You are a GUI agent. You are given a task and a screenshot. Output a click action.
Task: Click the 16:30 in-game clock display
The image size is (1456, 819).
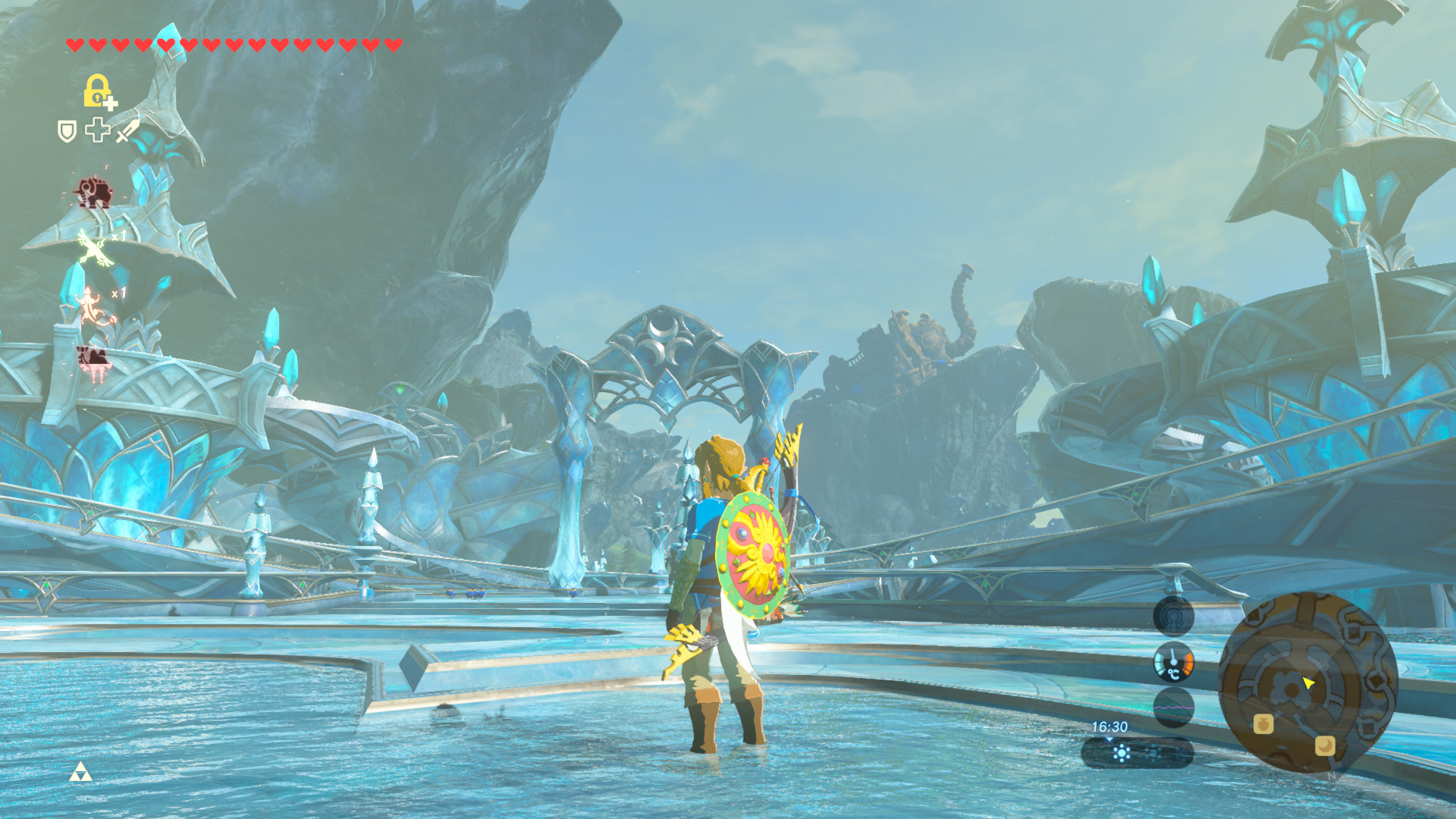click(x=1109, y=726)
